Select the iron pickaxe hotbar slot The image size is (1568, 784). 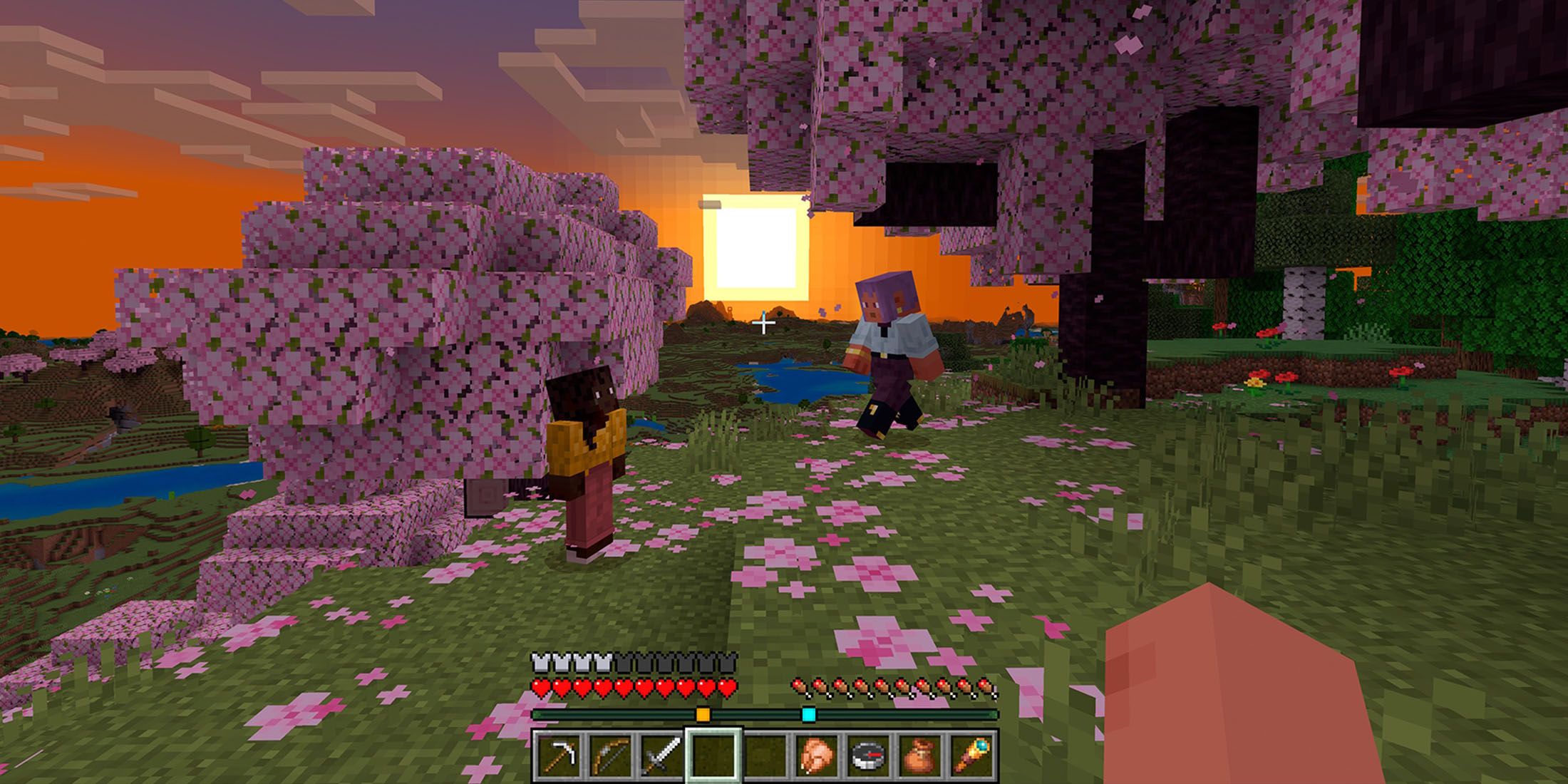click(x=557, y=755)
